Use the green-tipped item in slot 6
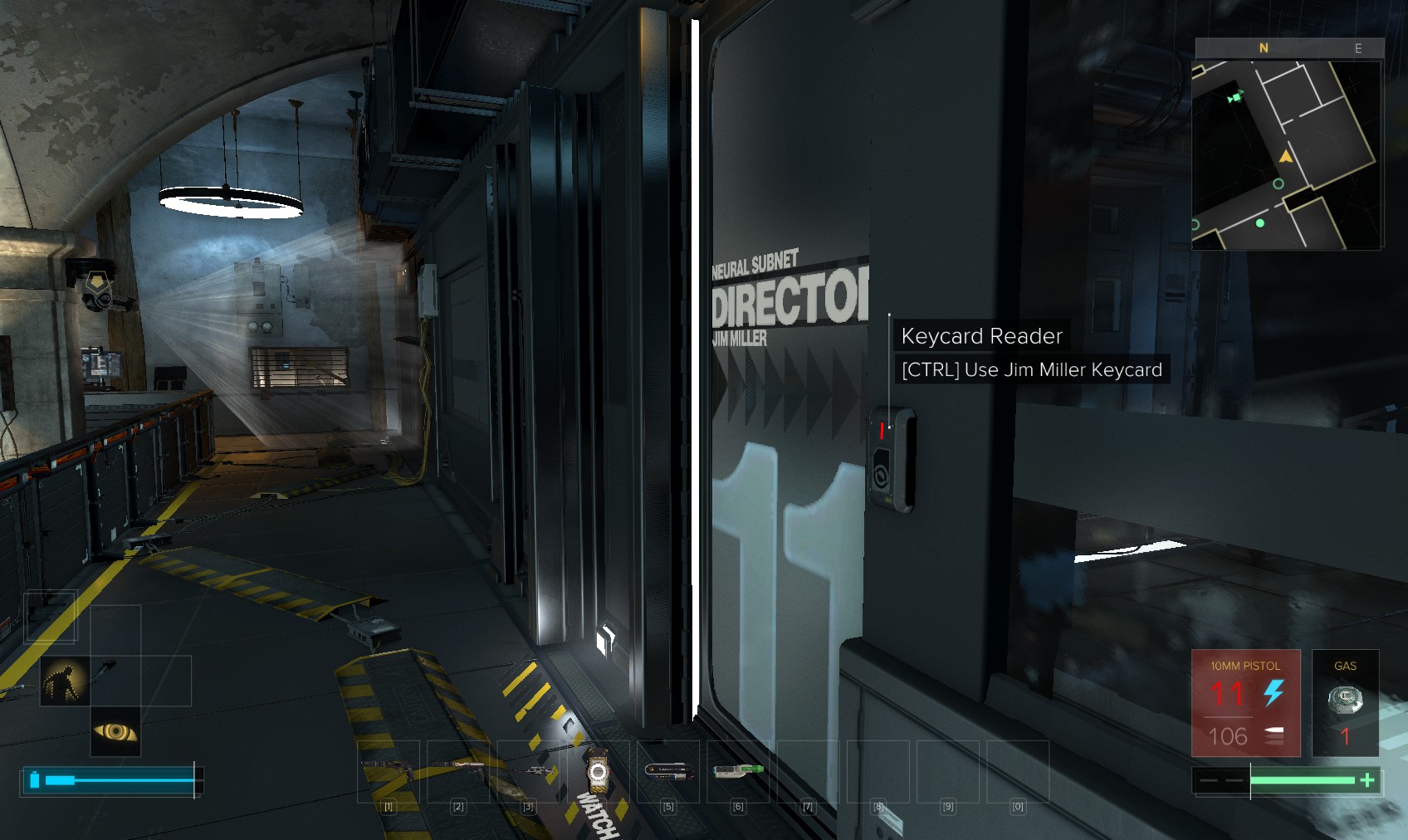 coord(738,771)
